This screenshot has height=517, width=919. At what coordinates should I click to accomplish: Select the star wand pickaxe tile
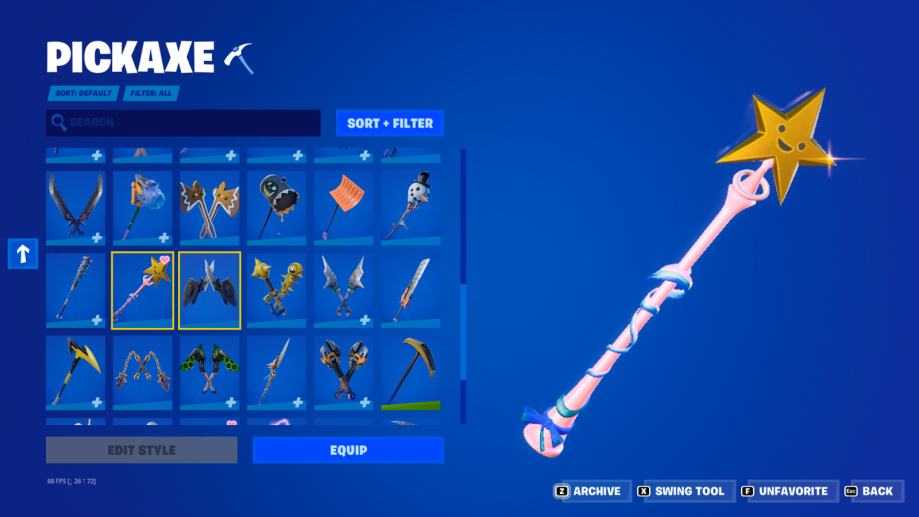point(141,290)
